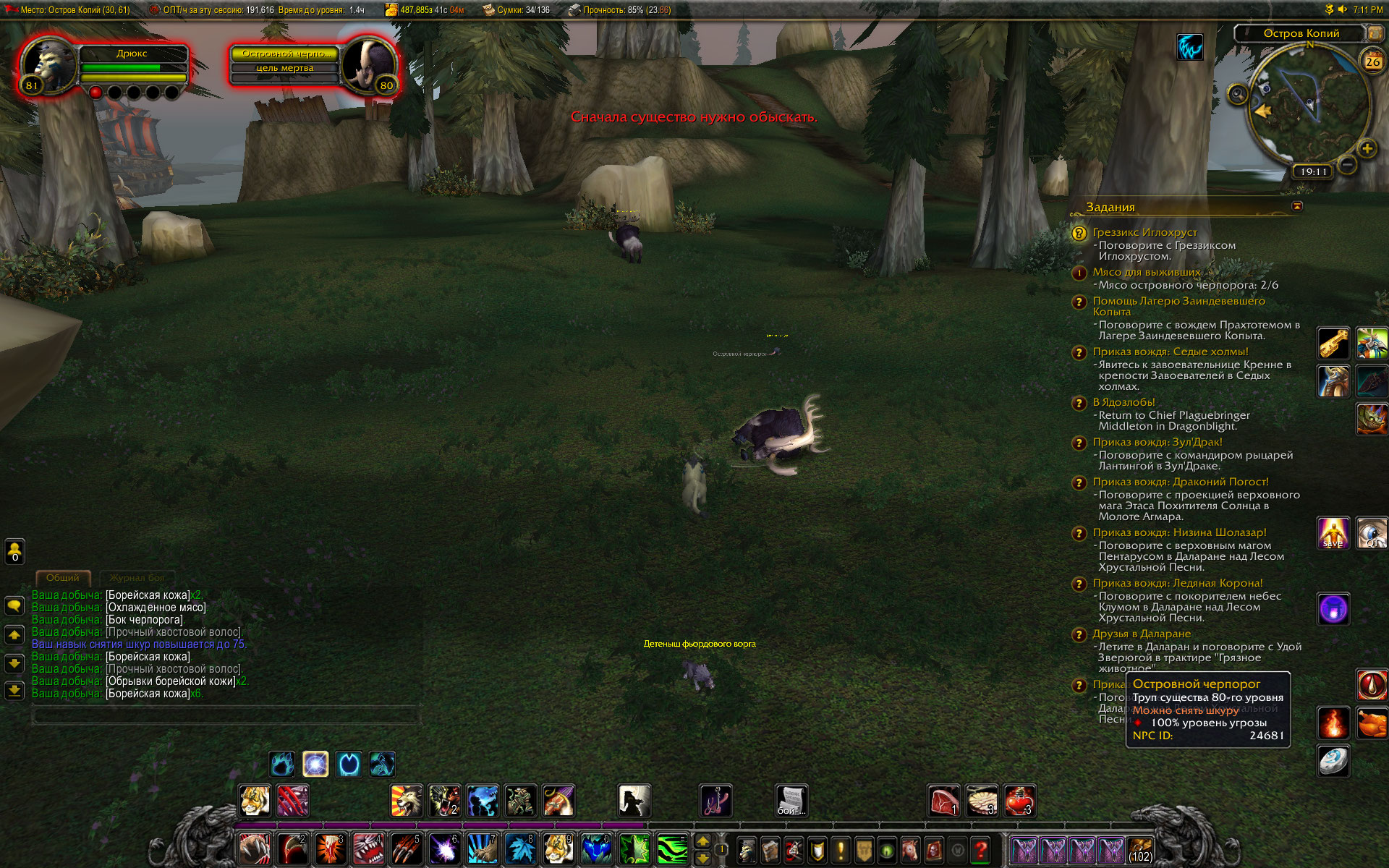Click the player portrait of Дрюкс

48,64
